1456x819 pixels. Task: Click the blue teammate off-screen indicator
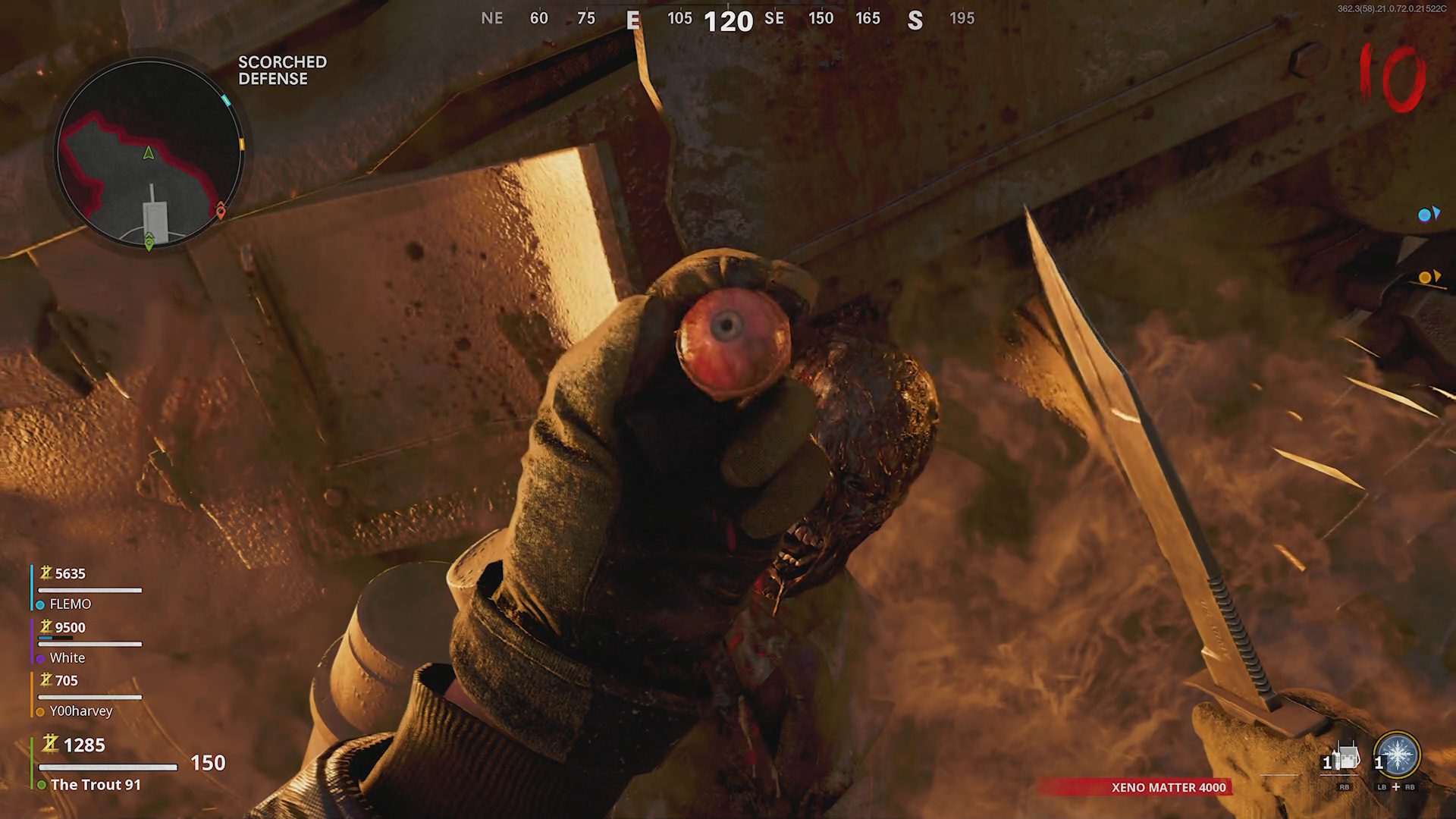[x=1428, y=215]
